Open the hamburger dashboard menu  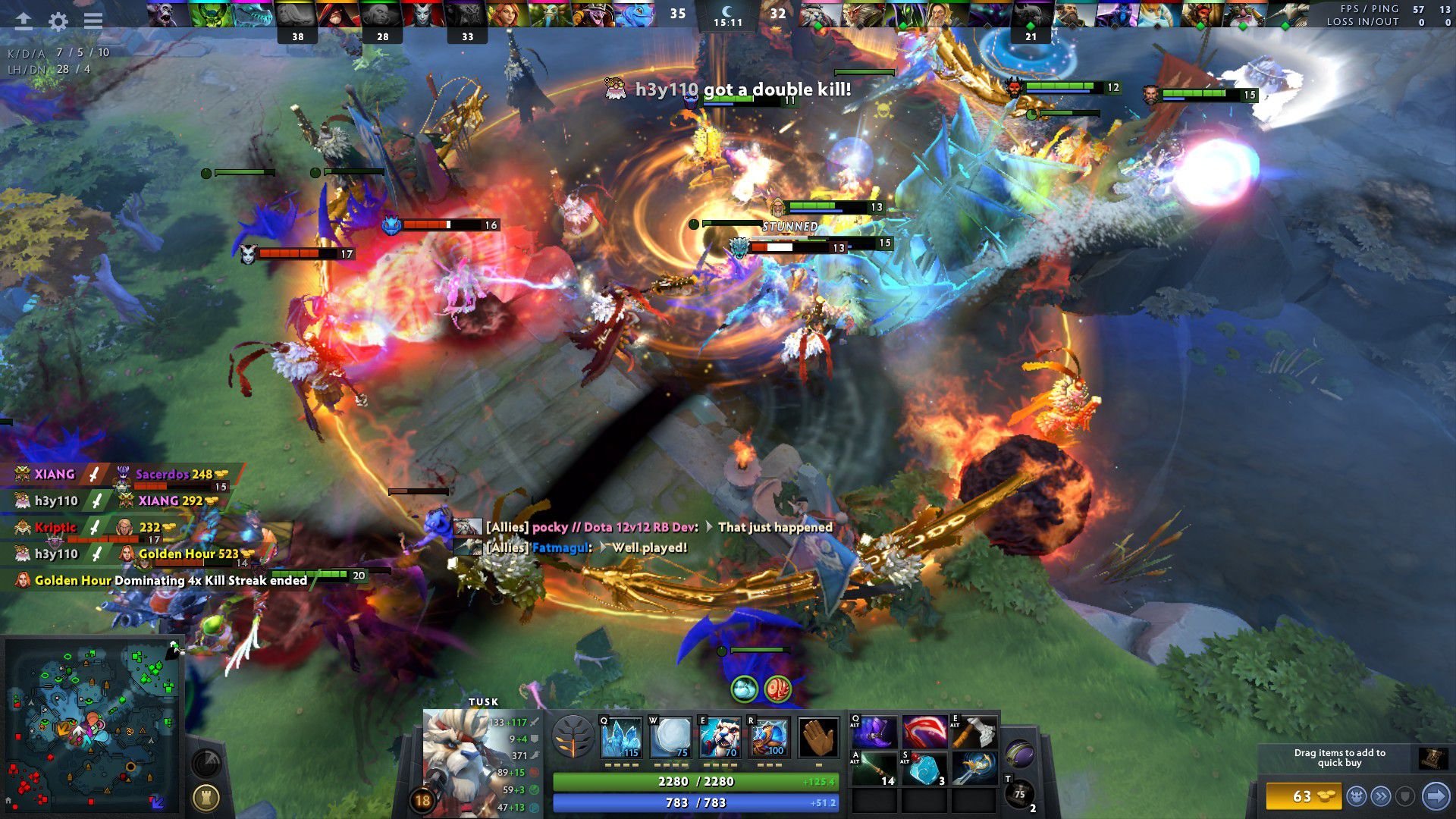[93, 20]
